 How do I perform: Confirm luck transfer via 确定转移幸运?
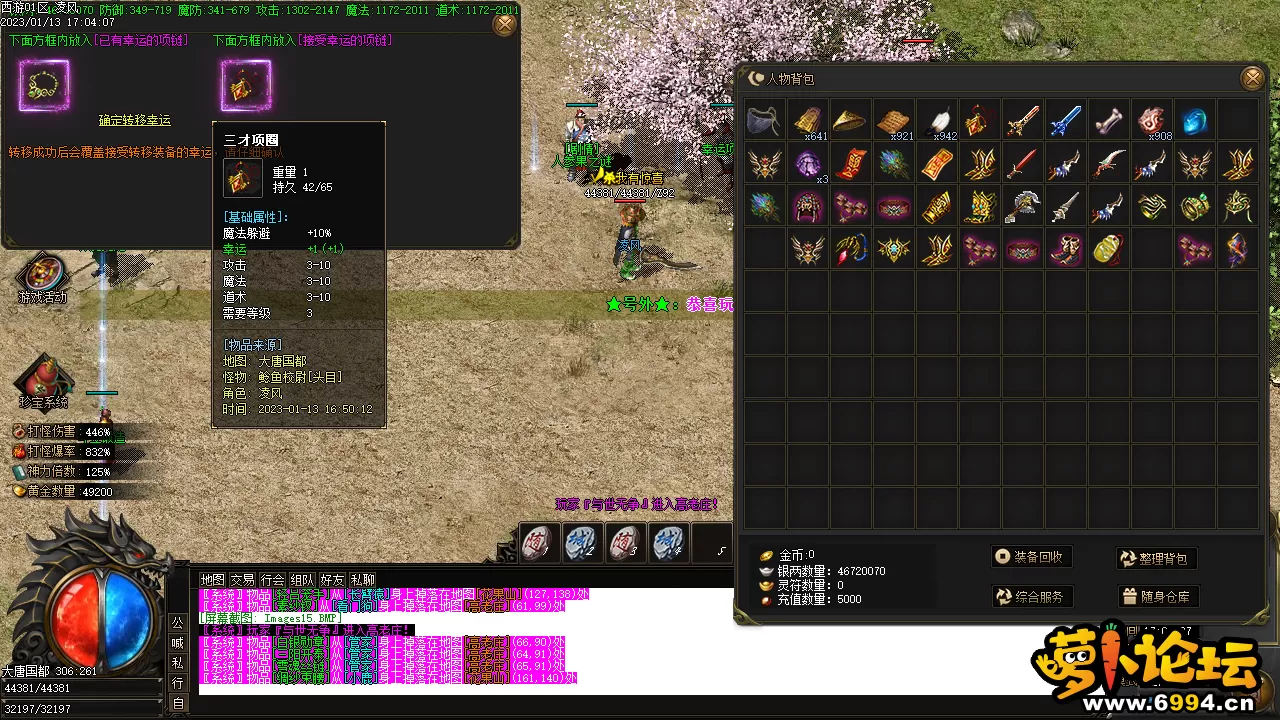(135, 120)
